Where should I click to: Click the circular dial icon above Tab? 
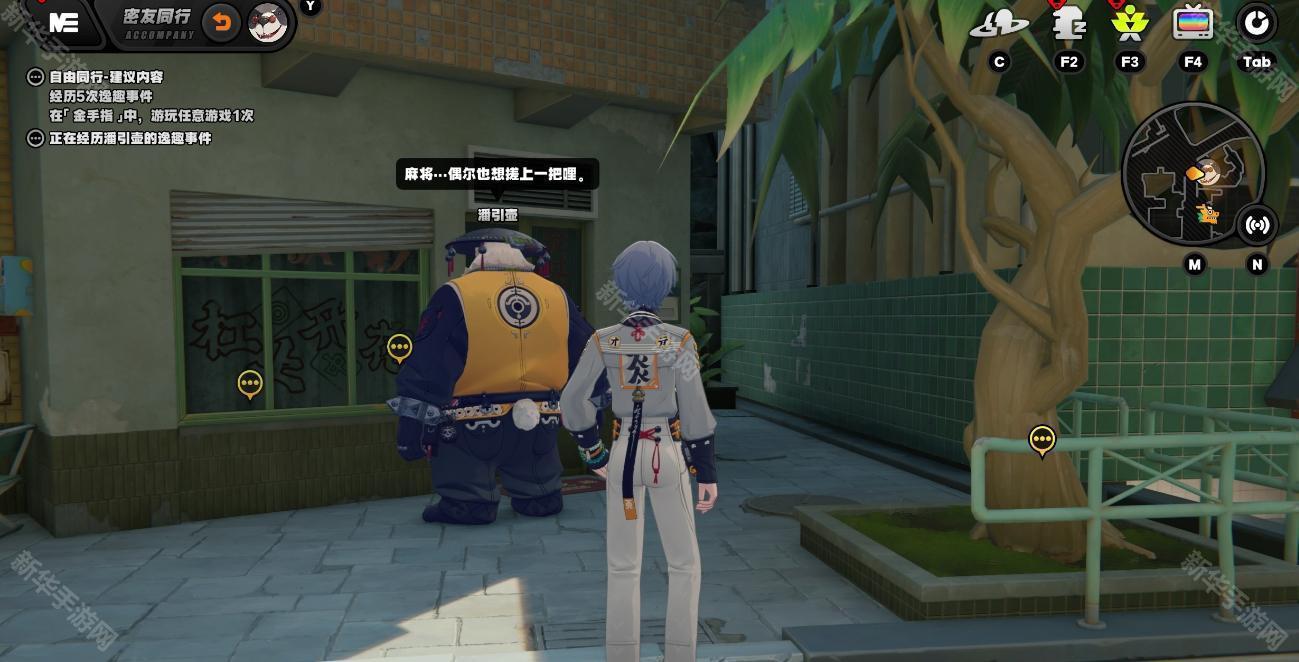click(x=1256, y=23)
